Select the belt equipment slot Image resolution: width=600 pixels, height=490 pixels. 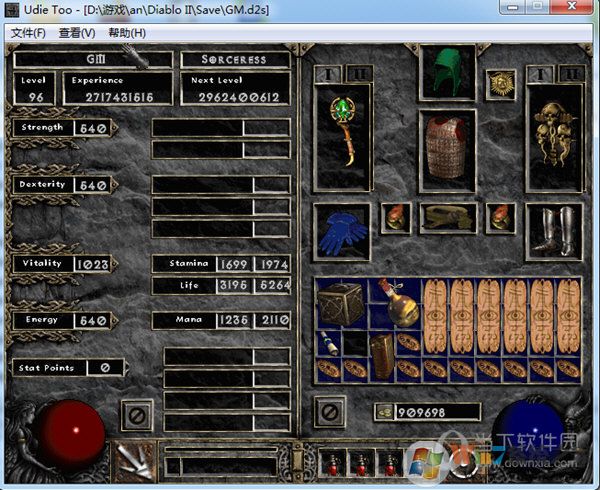[446, 217]
